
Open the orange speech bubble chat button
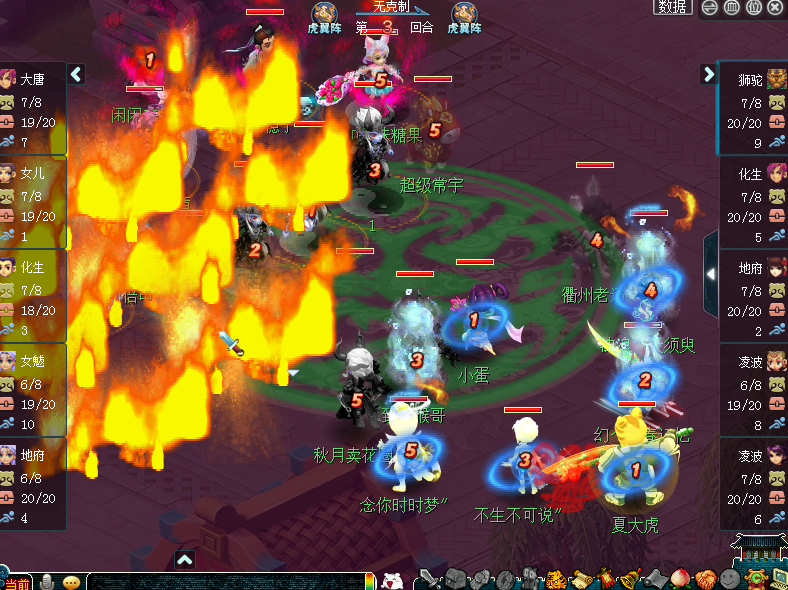71,582
